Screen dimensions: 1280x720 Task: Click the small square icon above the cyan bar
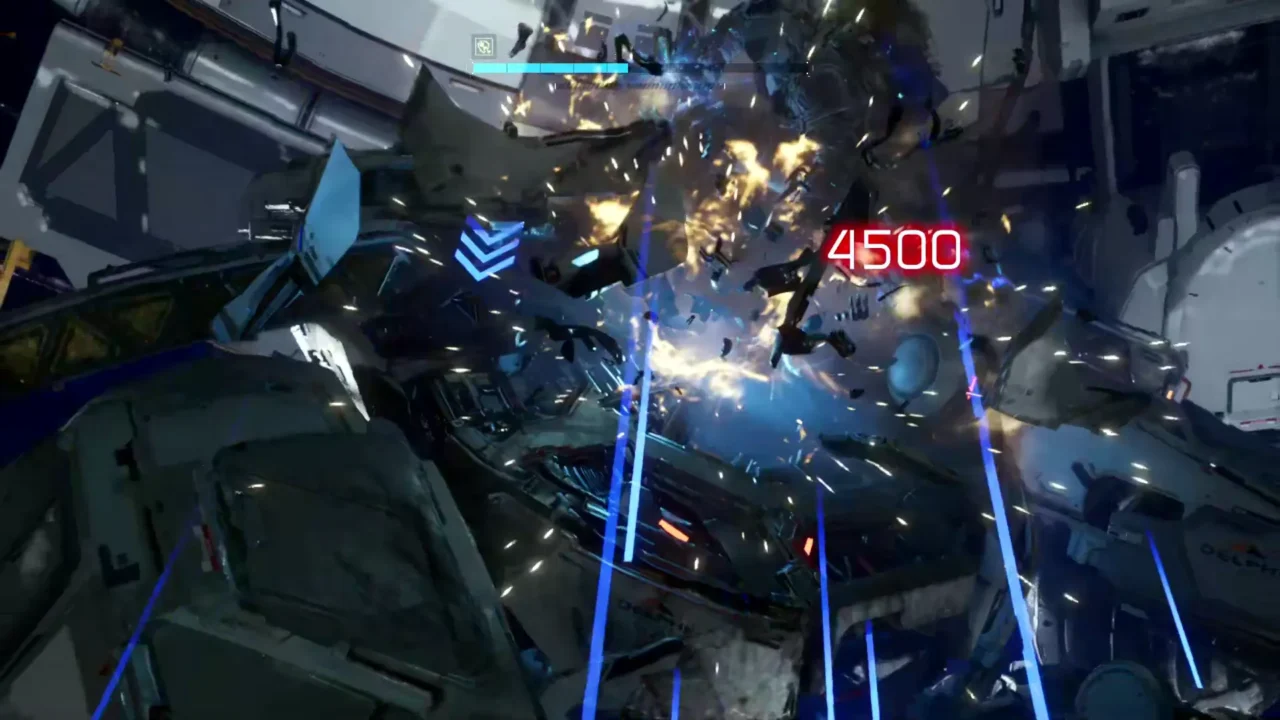484,45
